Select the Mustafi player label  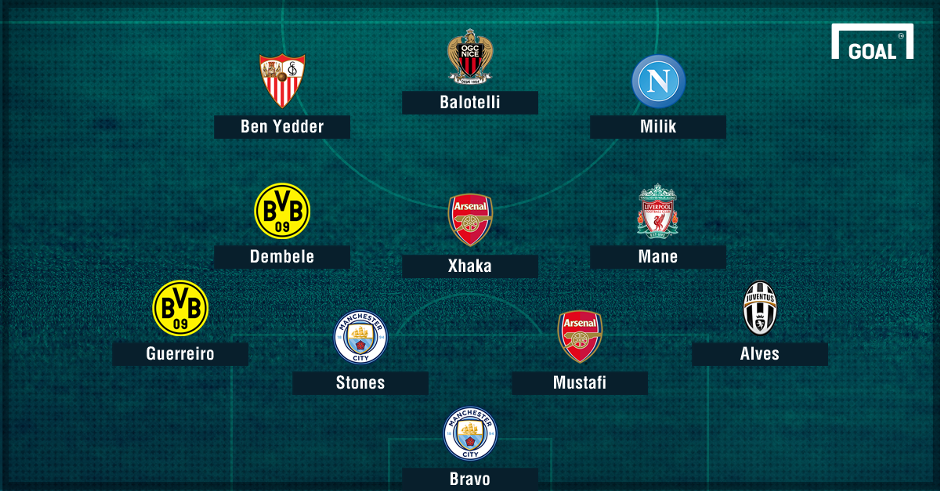coord(579,382)
